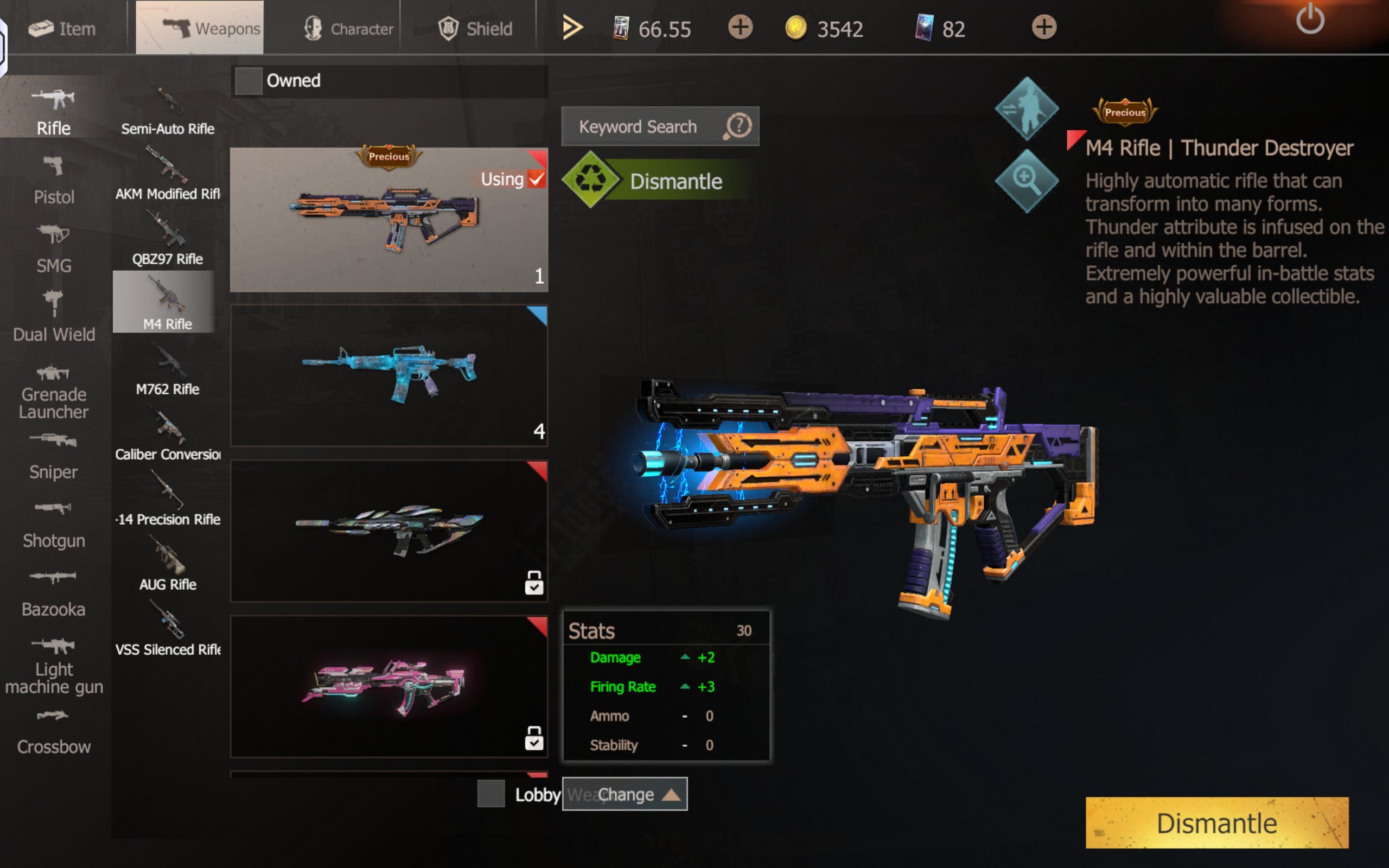Open the Crossbow weapon category
1389x868 pixels.
click(53, 731)
